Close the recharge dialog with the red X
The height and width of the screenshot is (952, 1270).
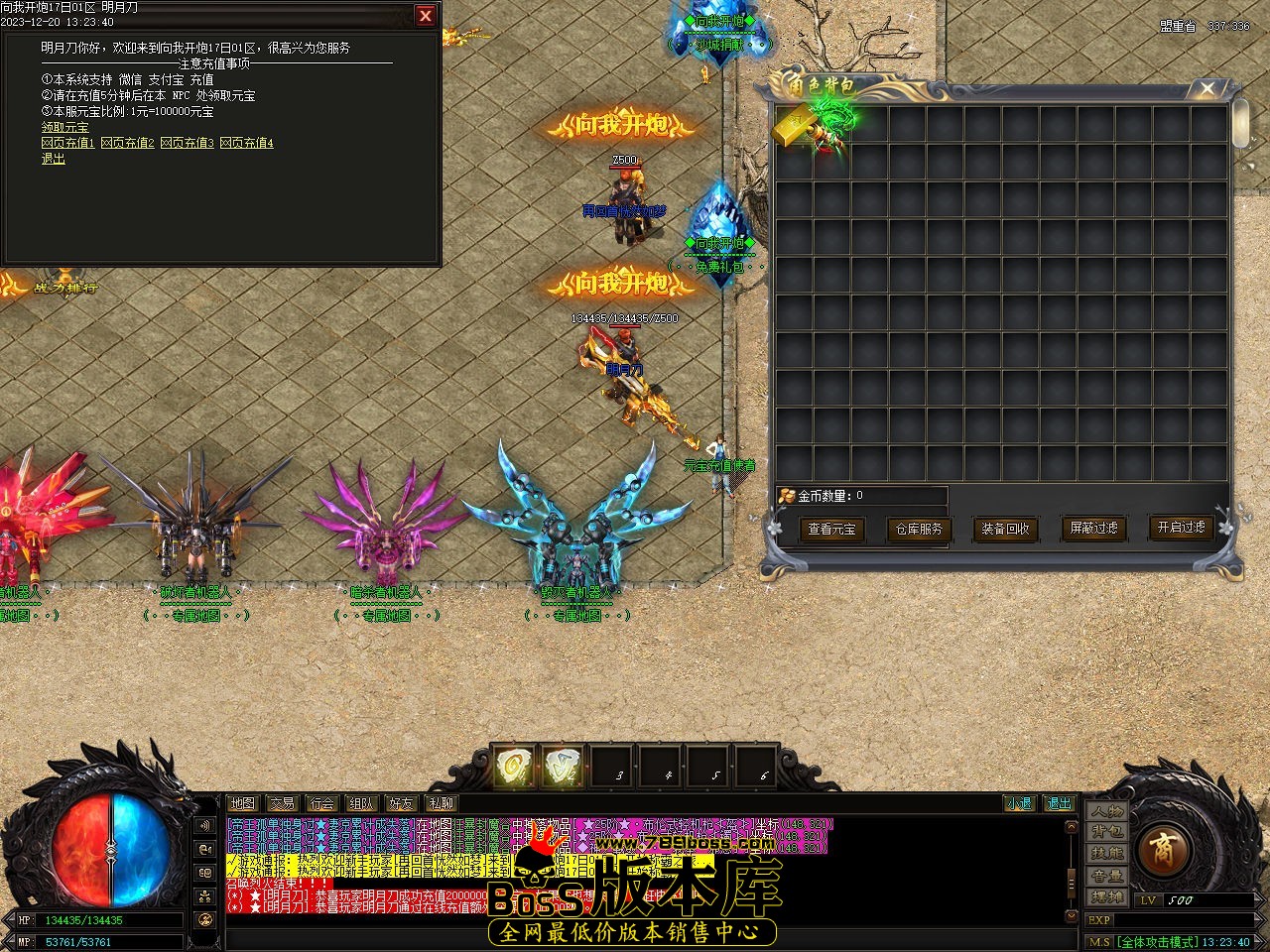(426, 16)
